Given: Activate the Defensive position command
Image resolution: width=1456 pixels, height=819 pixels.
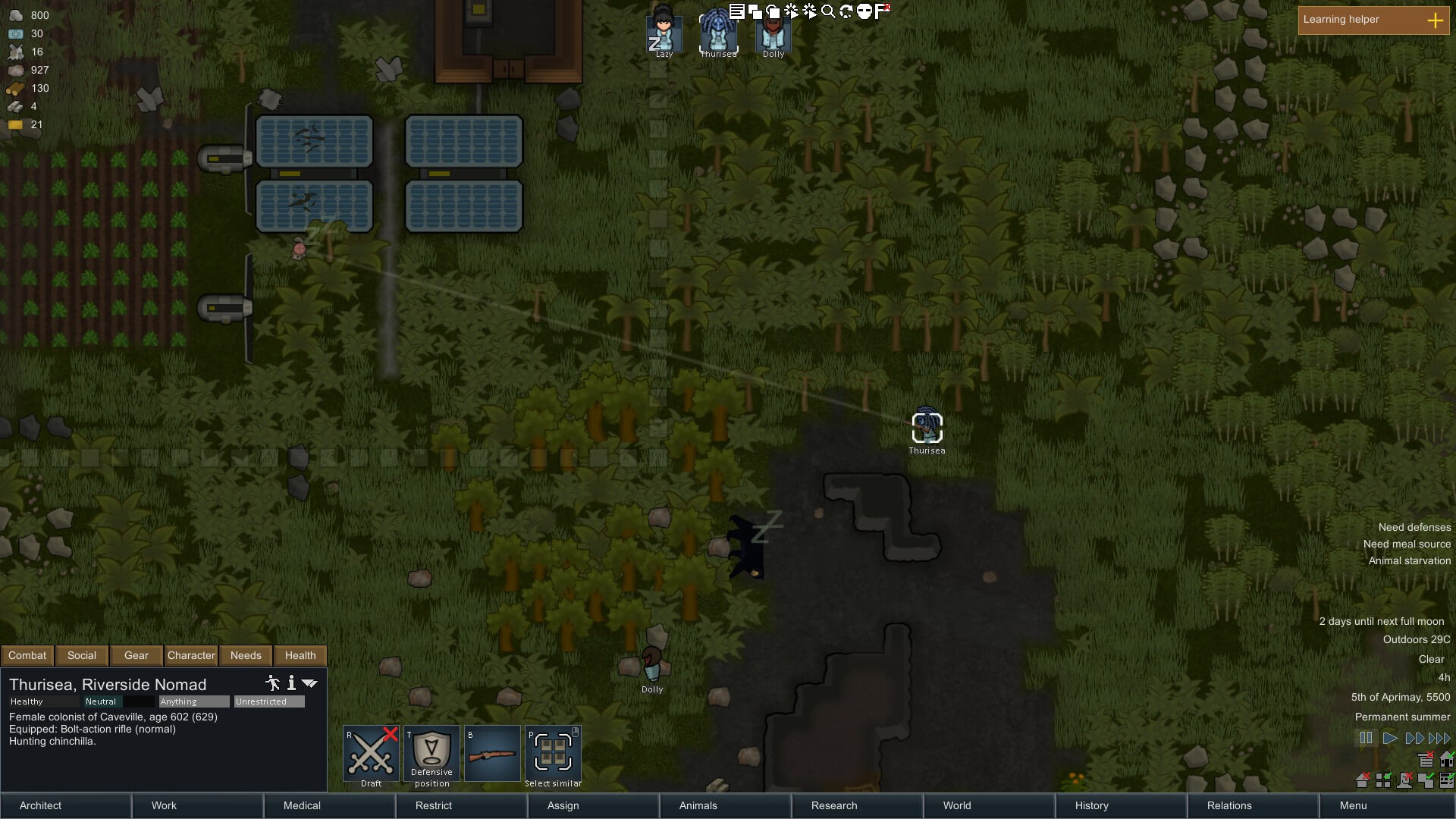Looking at the screenshot, I should (x=431, y=754).
